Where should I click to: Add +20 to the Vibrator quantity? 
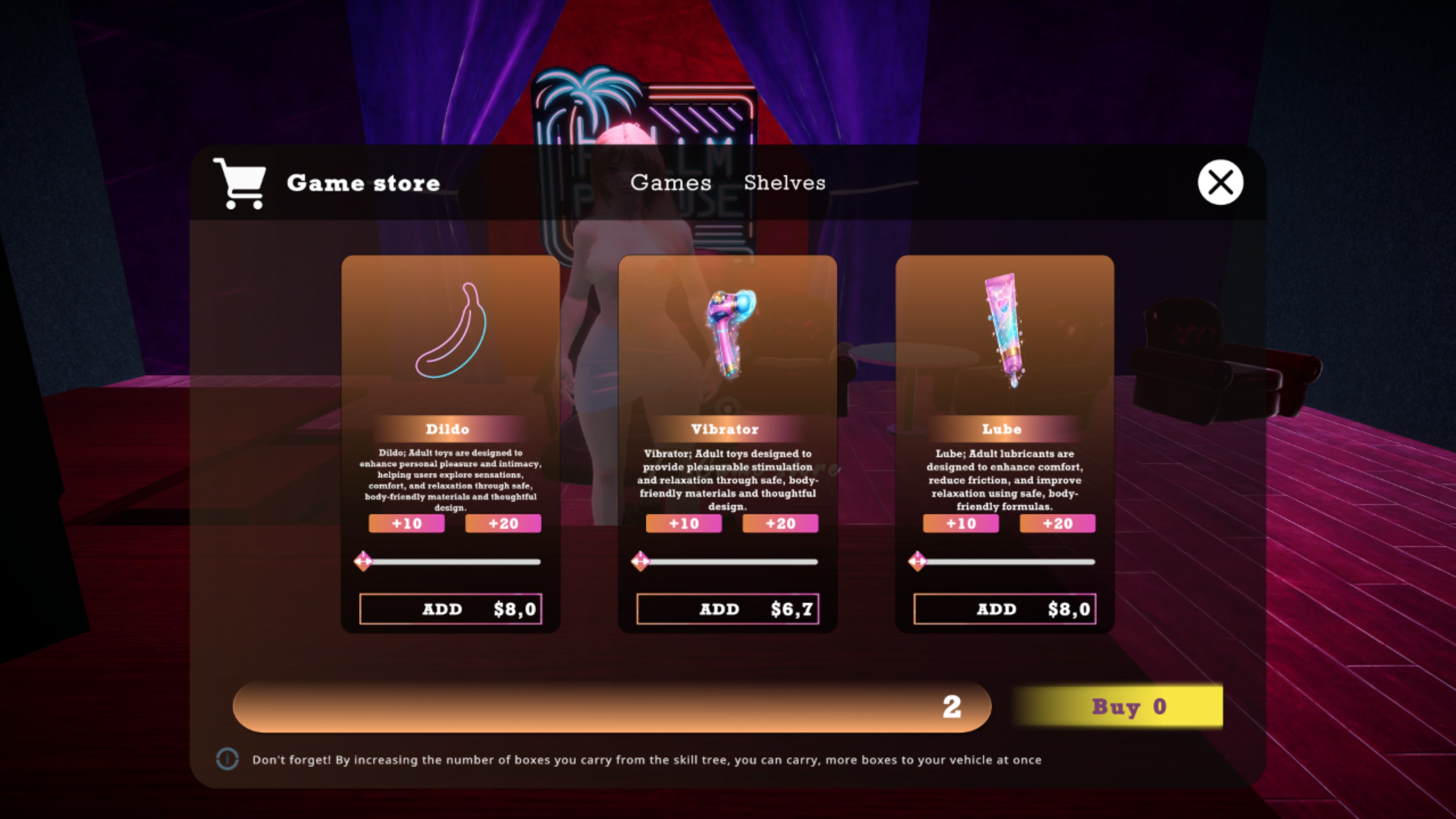(x=780, y=523)
